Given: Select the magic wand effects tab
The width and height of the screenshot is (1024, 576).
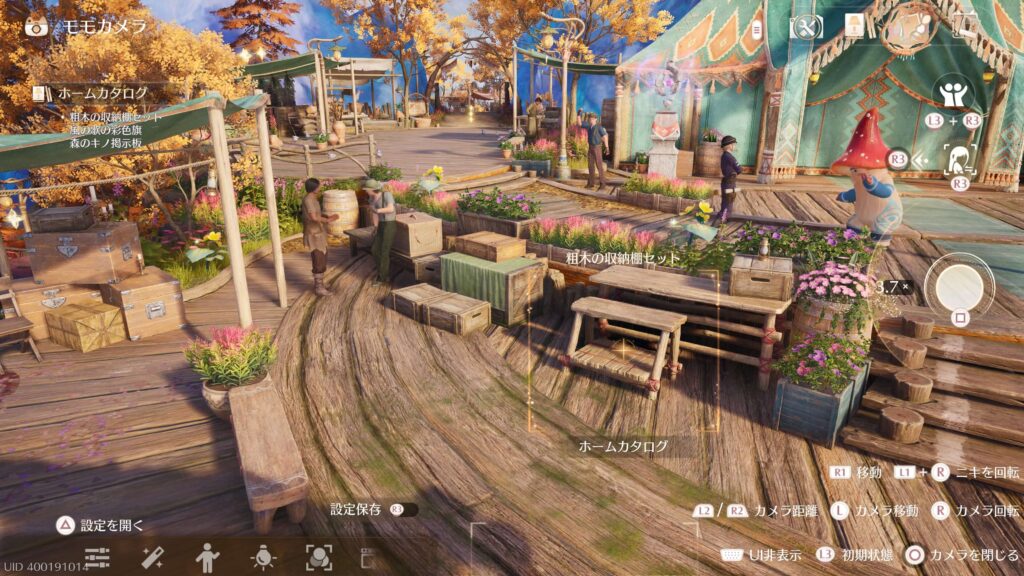Looking at the screenshot, I should point(152,557).
